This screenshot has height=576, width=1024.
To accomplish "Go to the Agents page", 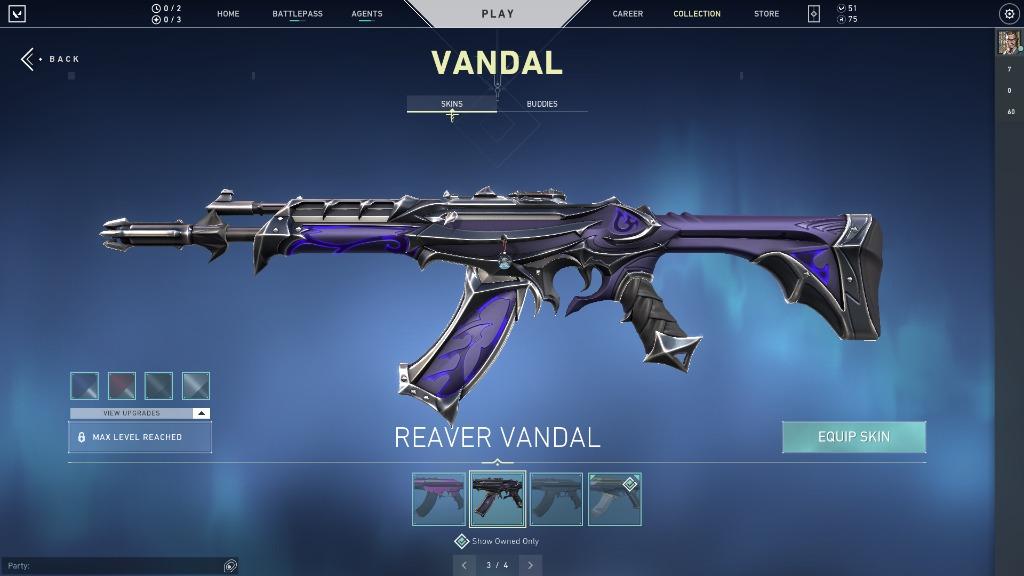I will (367, 14).
